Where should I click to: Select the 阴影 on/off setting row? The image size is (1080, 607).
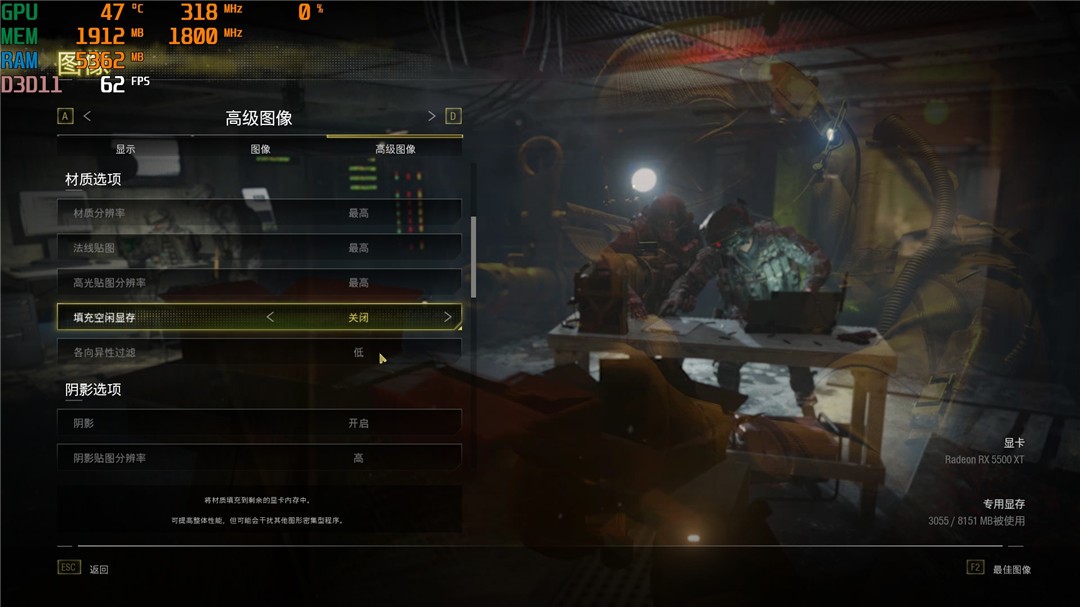pos(259,423)
